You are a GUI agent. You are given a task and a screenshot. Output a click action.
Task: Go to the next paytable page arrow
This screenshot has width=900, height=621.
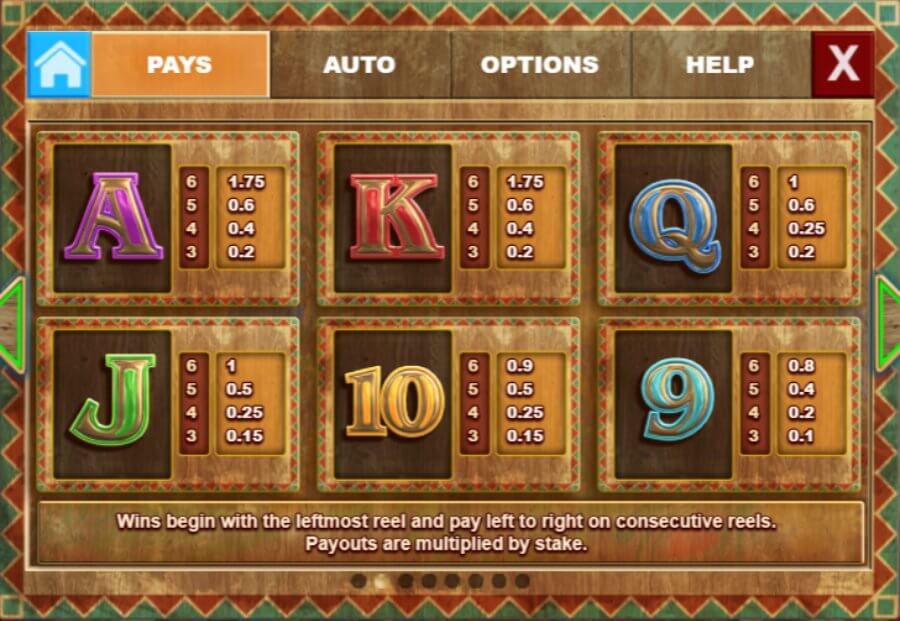click(x=889, y=323)
